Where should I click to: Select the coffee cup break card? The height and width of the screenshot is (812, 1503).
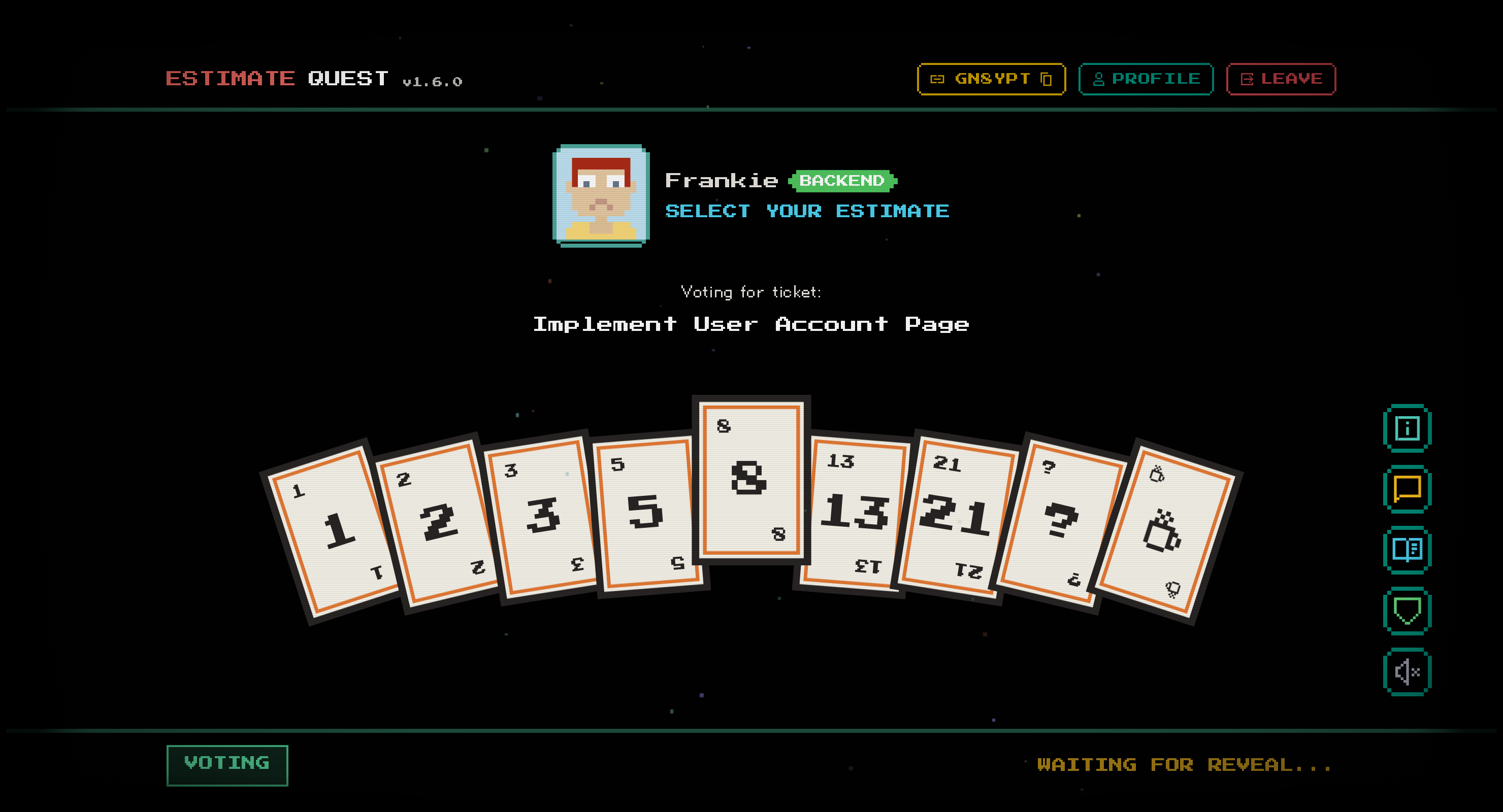tap(1164, 532)
